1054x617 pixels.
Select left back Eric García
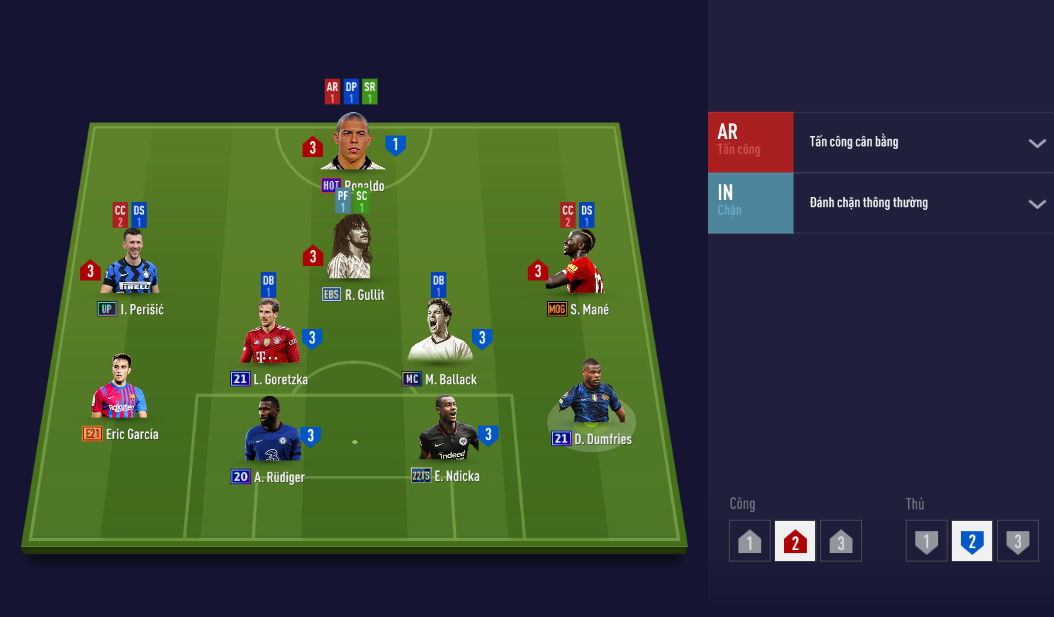point(119,389)
